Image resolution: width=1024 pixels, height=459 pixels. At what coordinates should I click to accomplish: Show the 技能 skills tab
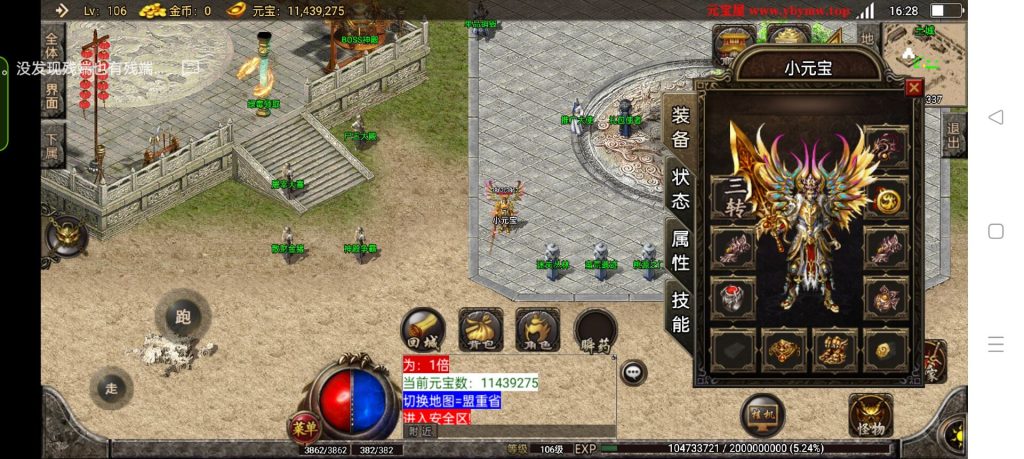pos(680,311)
